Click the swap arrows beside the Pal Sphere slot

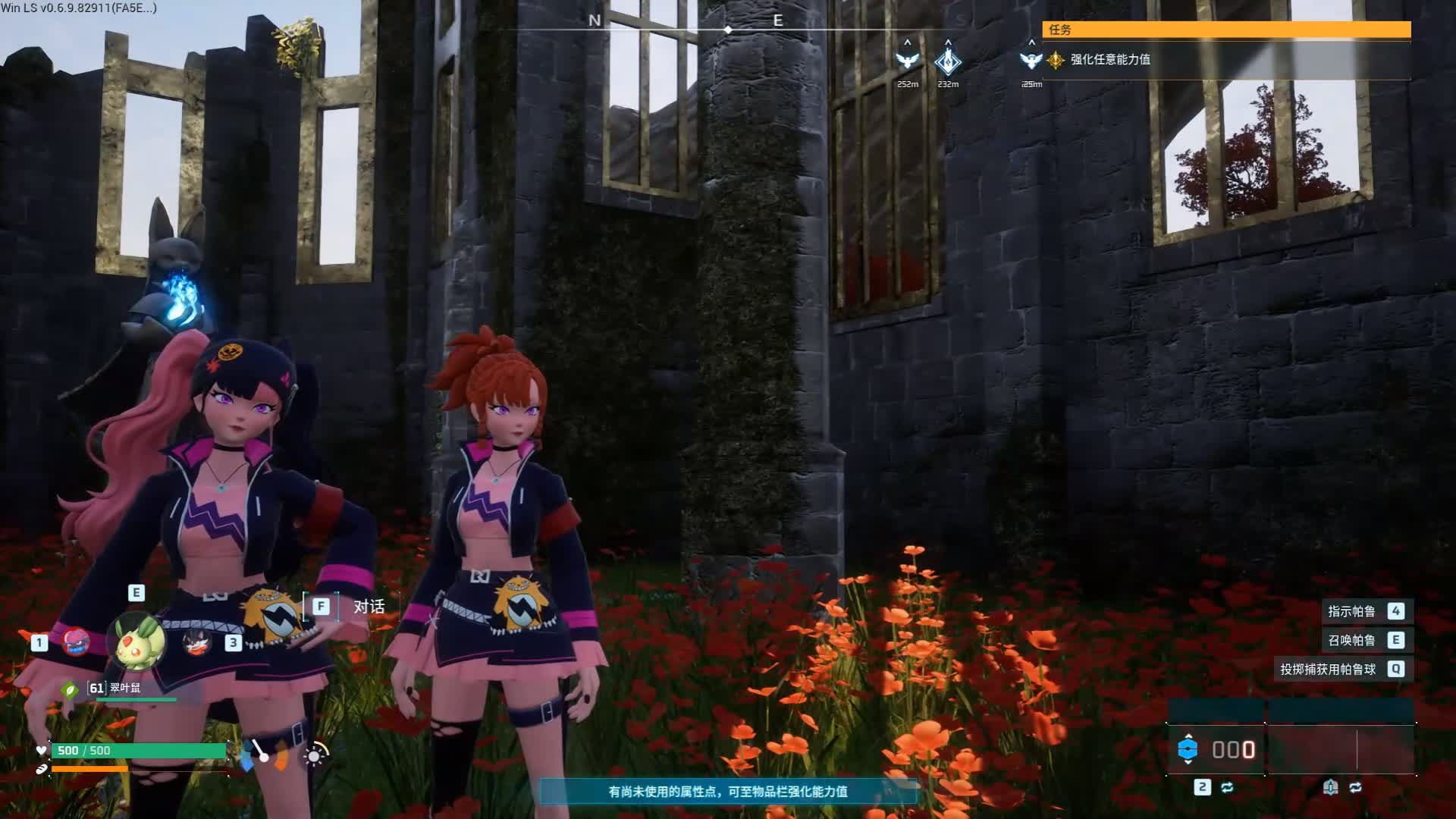(1227, 787)
